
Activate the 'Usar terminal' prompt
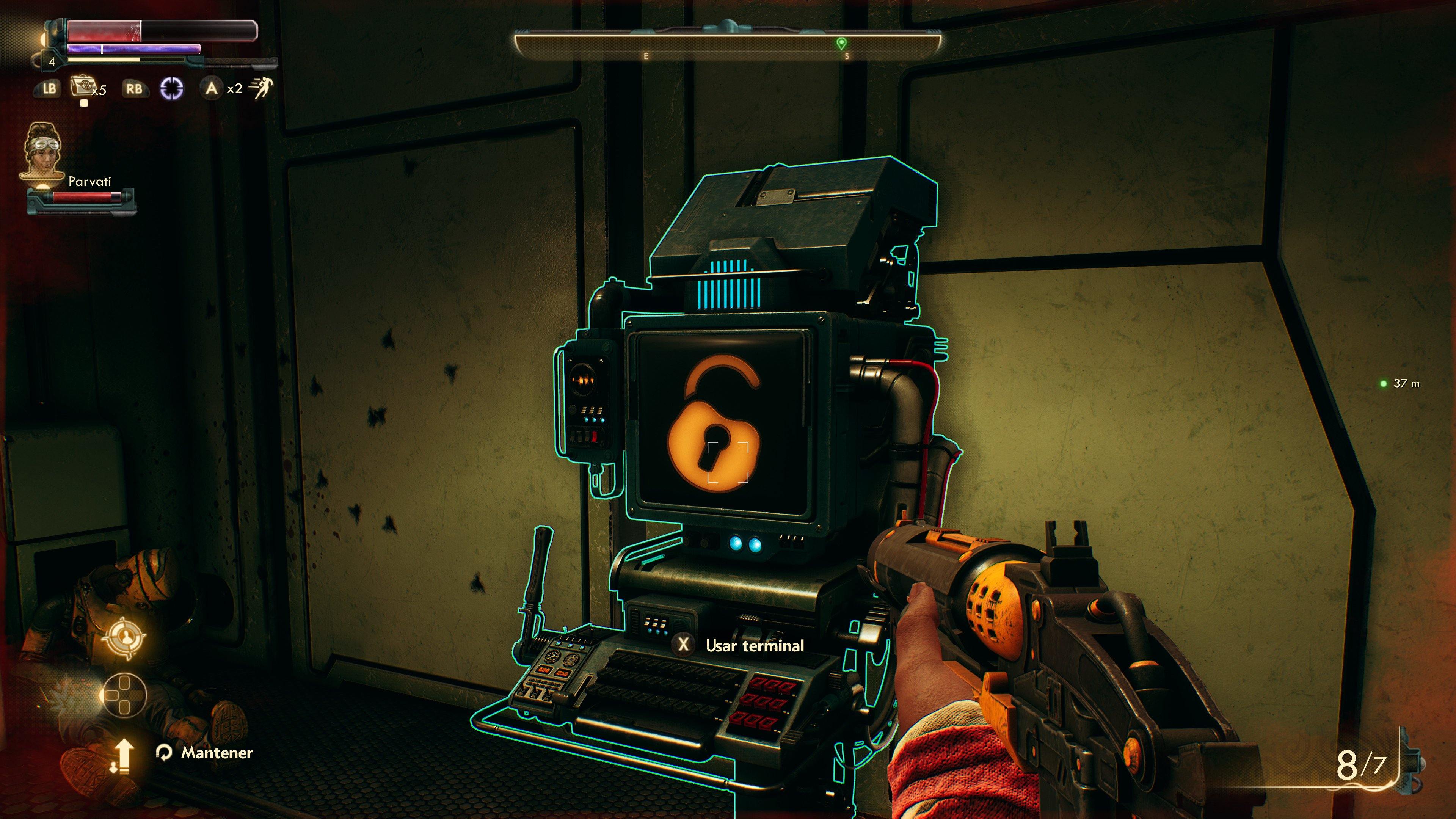[755, 646]
